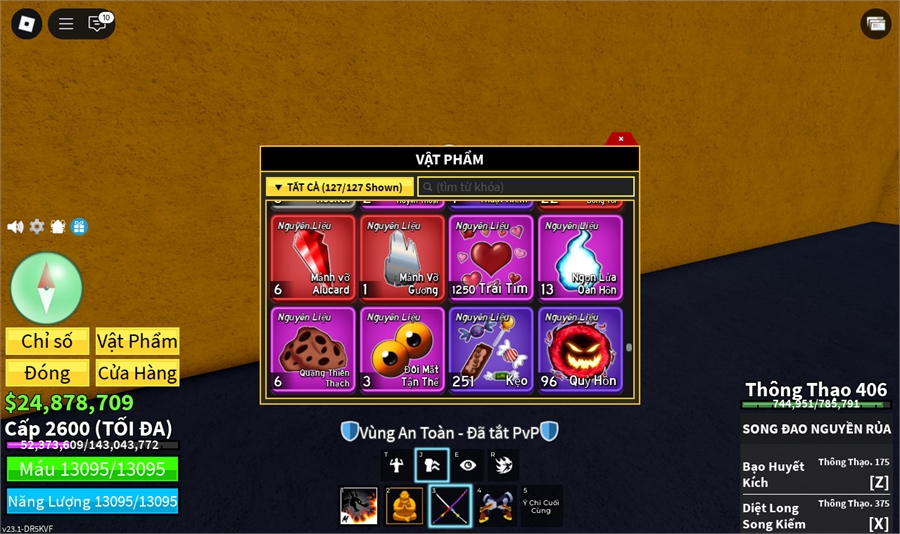900x534 pixels.
Task: Select the Đôi Mắt Tận Thế item
Action: pos(403,349)
